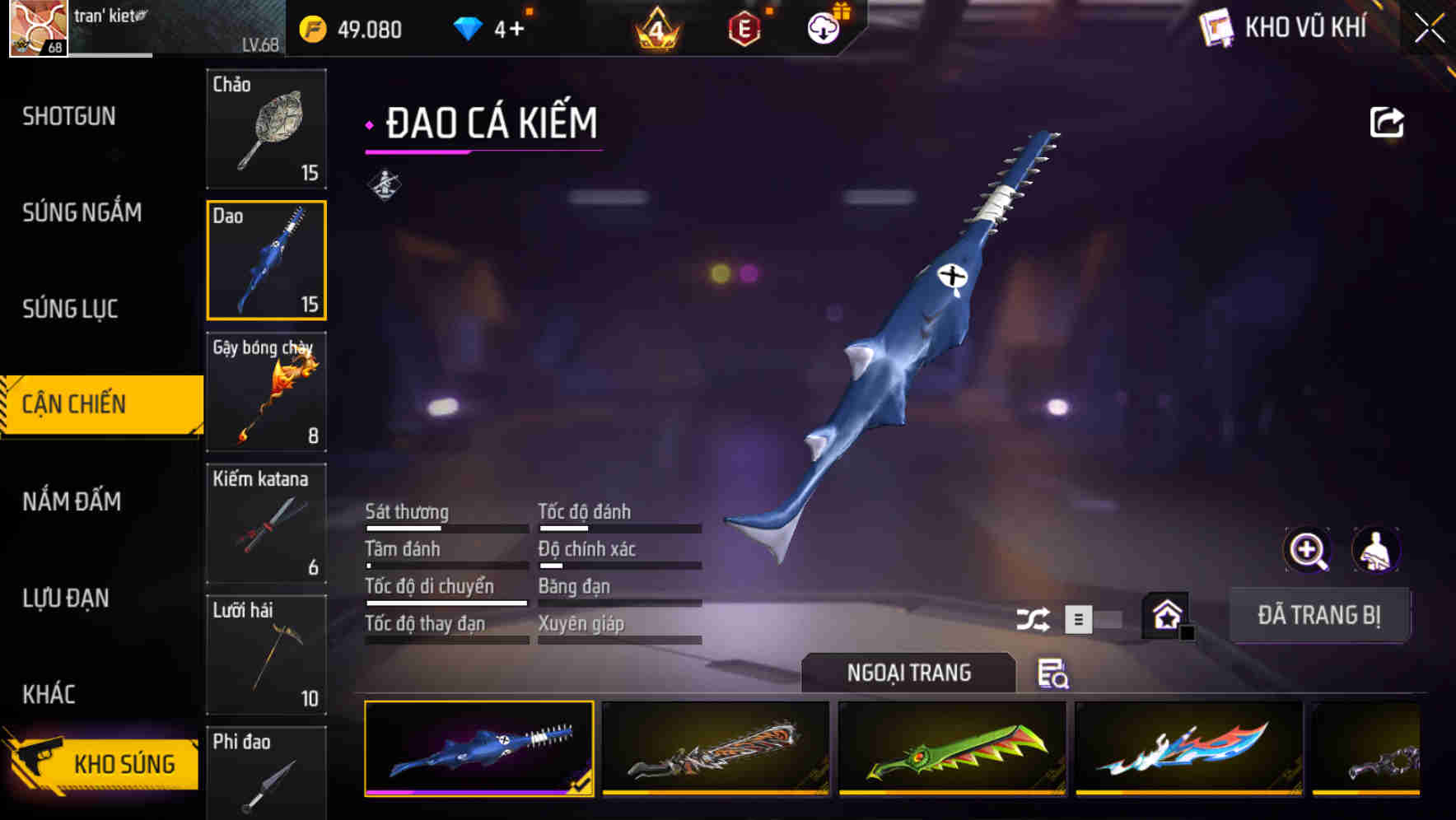Screen dimensions: 1456x820
Task: Click the ĐÃ TRANG BỊ button
Action: pos(1319,615)
